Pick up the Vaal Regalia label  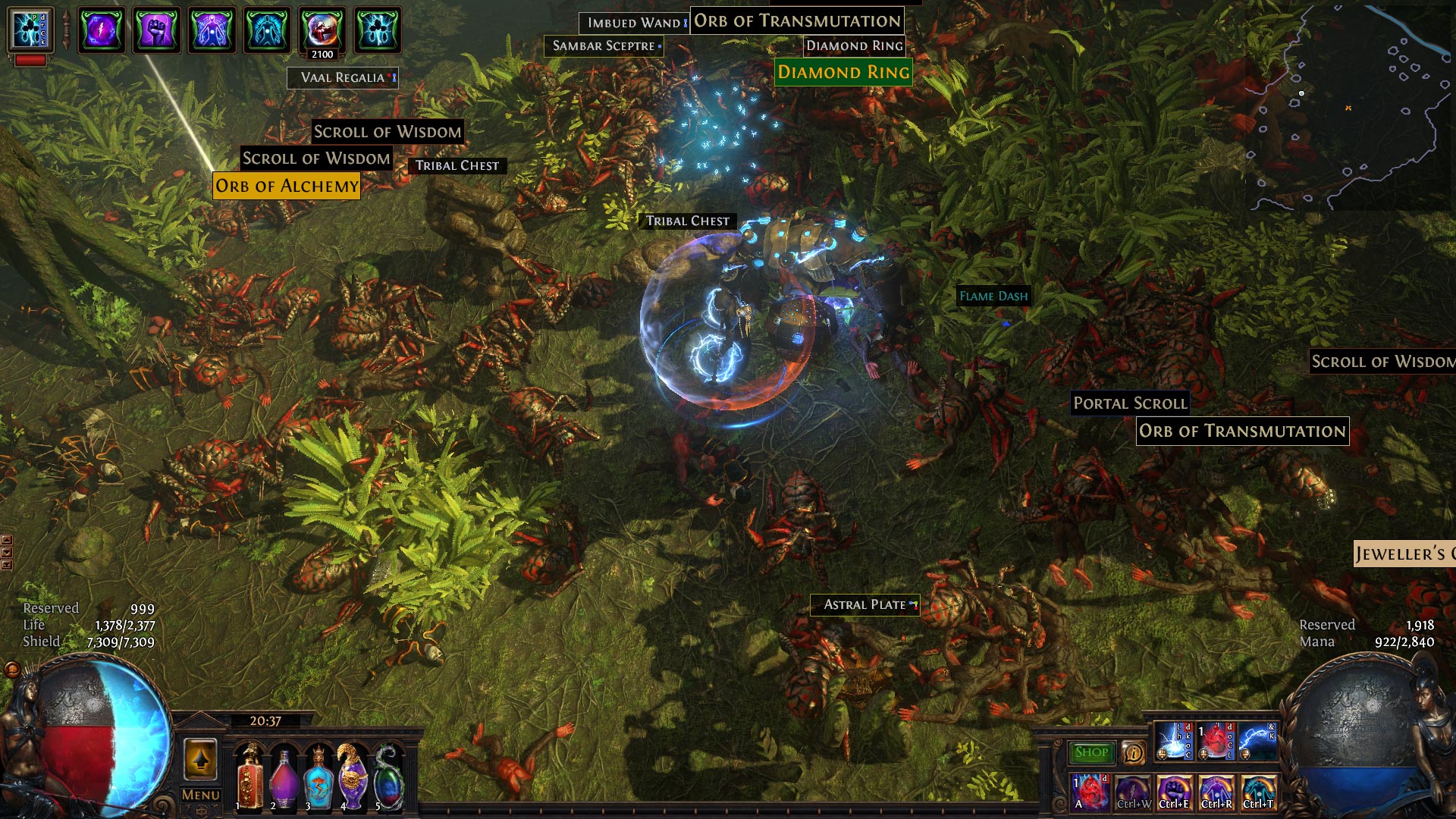pos(343,77)
